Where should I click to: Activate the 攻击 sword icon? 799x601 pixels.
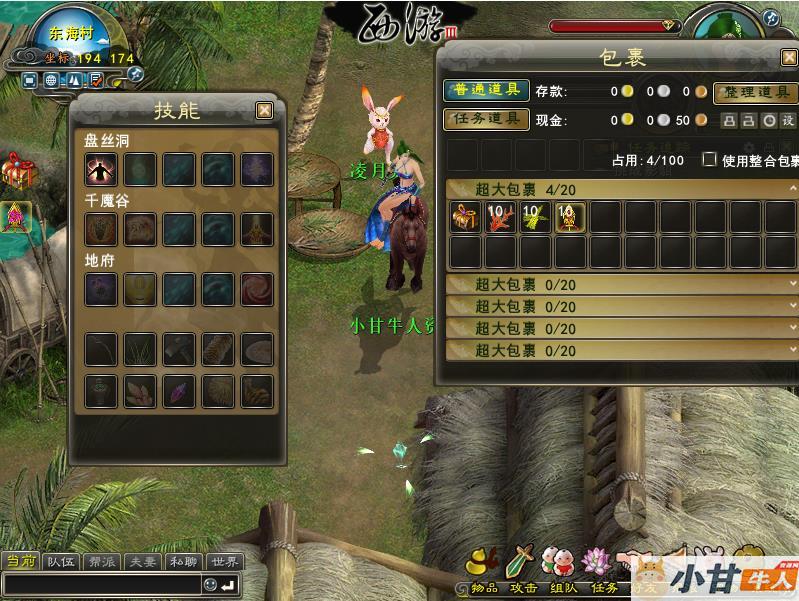pyautogui.click(x=523, y=562)
